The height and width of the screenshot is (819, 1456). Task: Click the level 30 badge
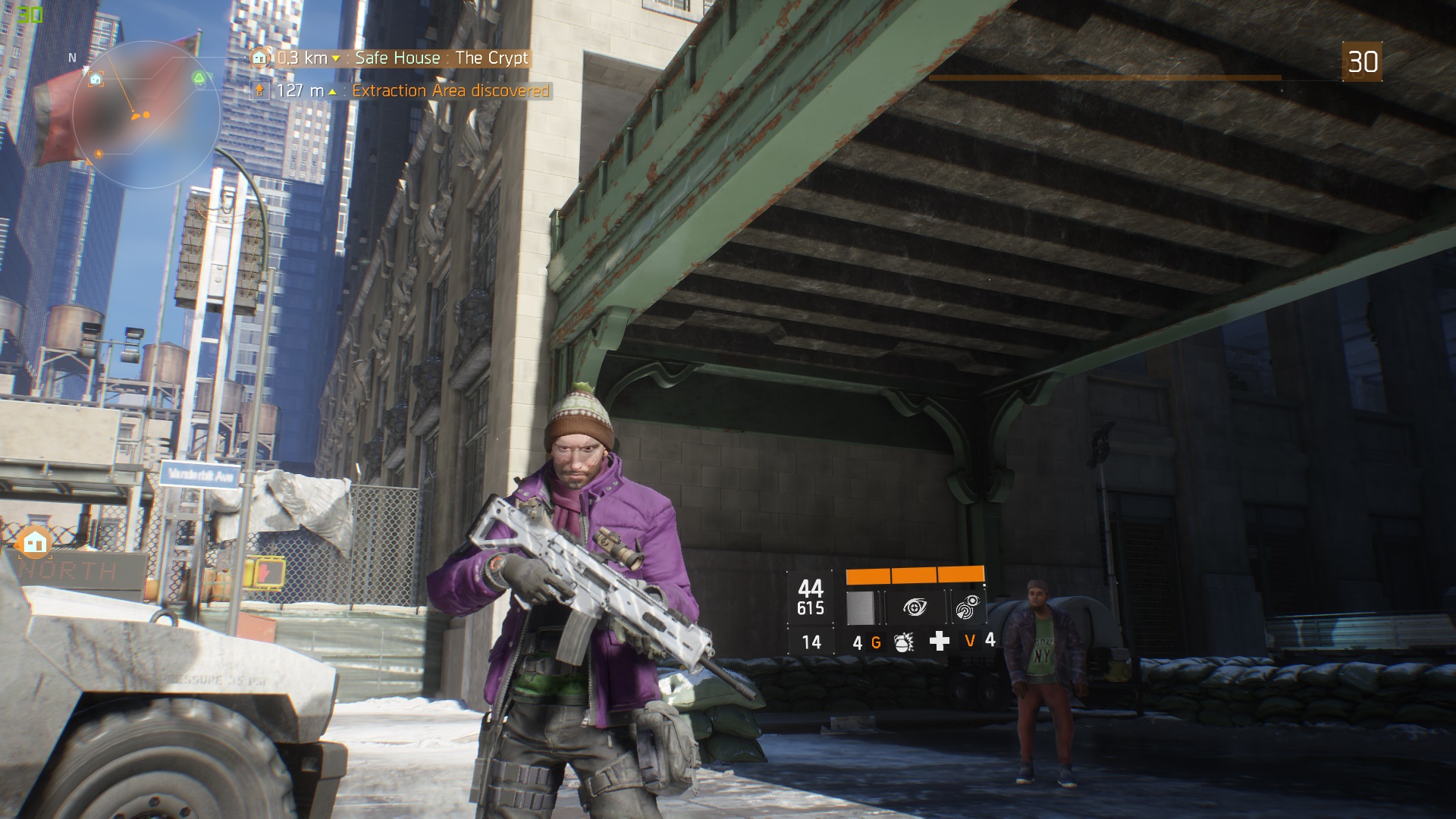pos(1362,61)
